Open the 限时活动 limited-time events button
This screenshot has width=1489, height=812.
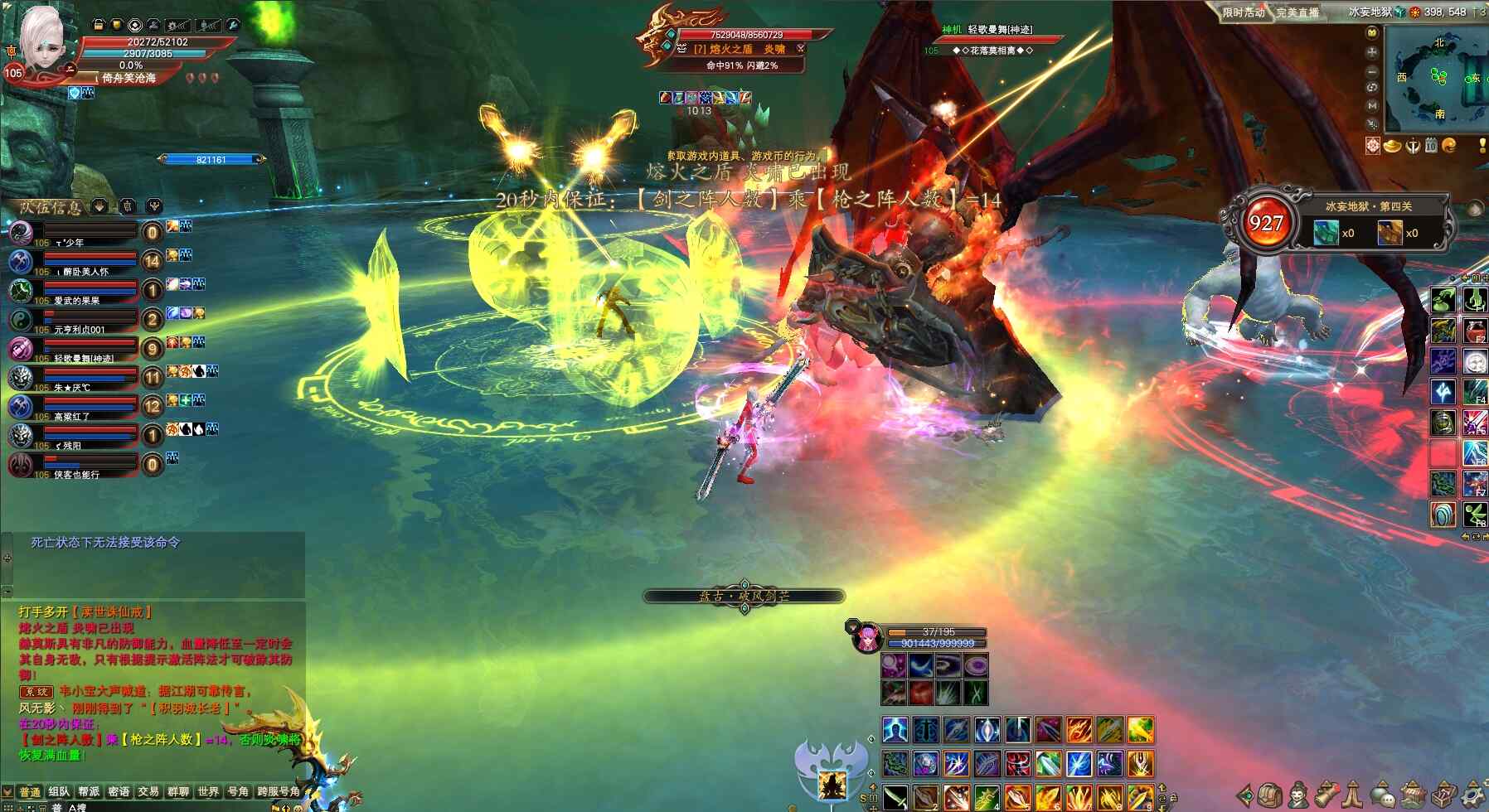click(1243, 12)
